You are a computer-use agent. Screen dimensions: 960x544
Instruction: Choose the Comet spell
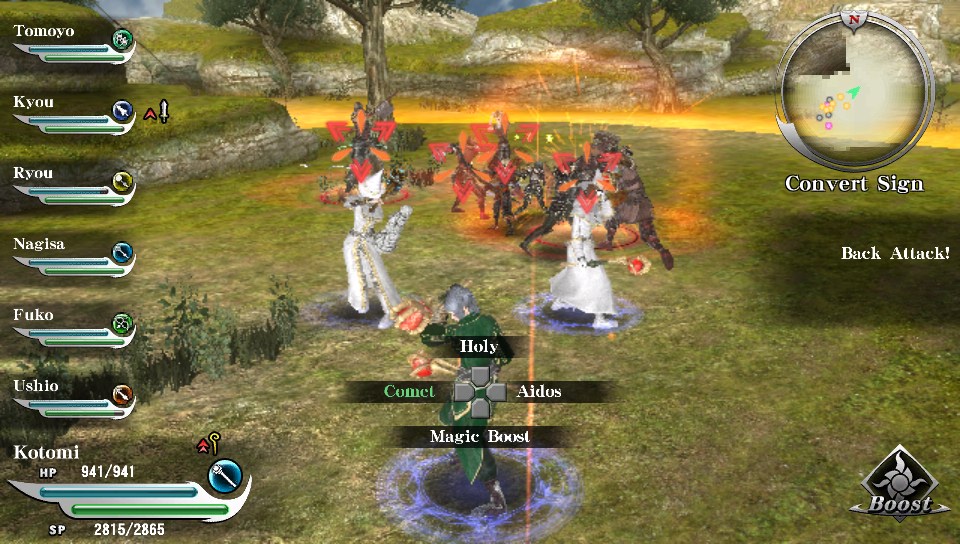[x=409, y=391]
